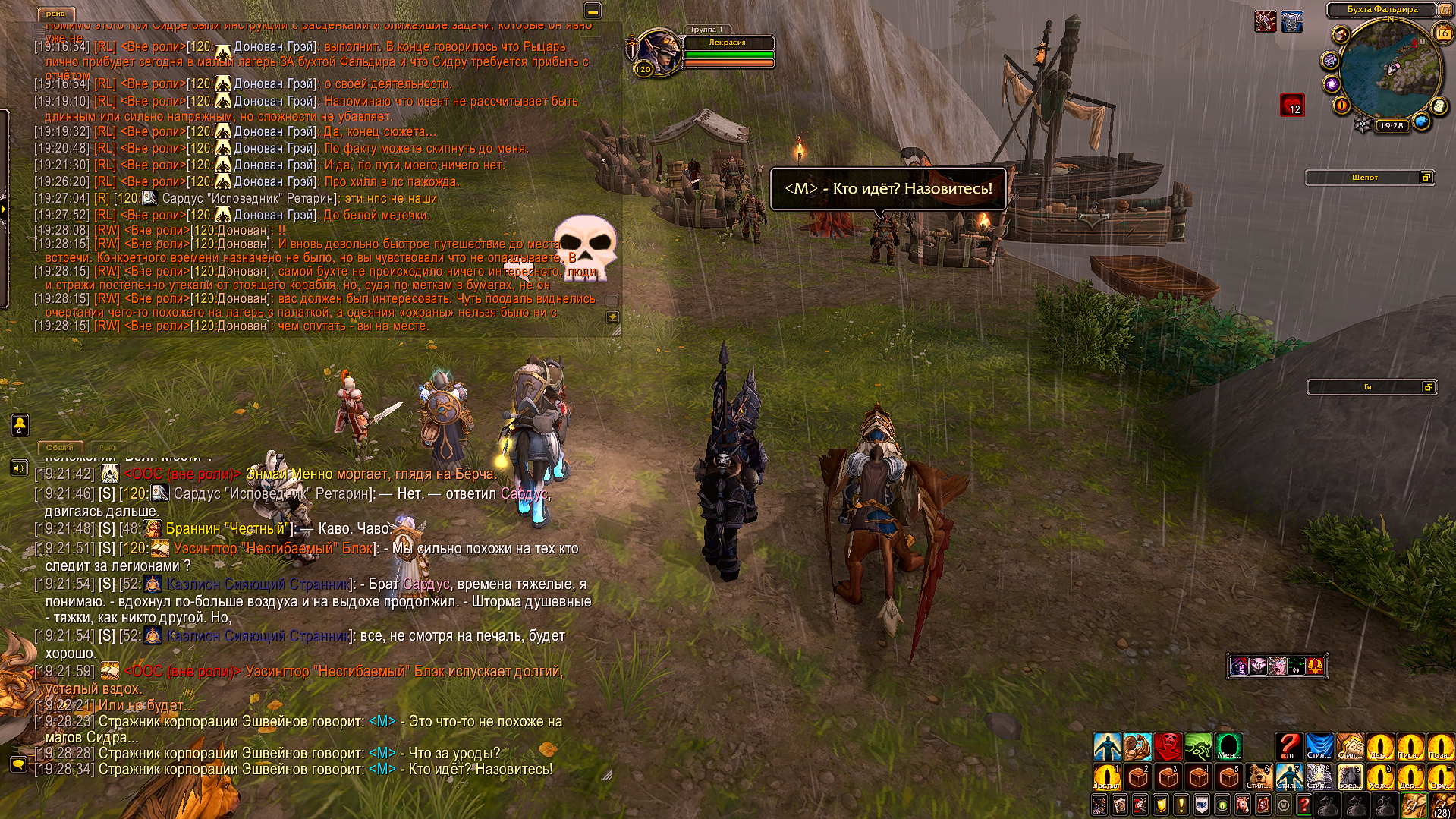Click the red question mark action slot
Screen dimensions: 1456x819
1288,747
